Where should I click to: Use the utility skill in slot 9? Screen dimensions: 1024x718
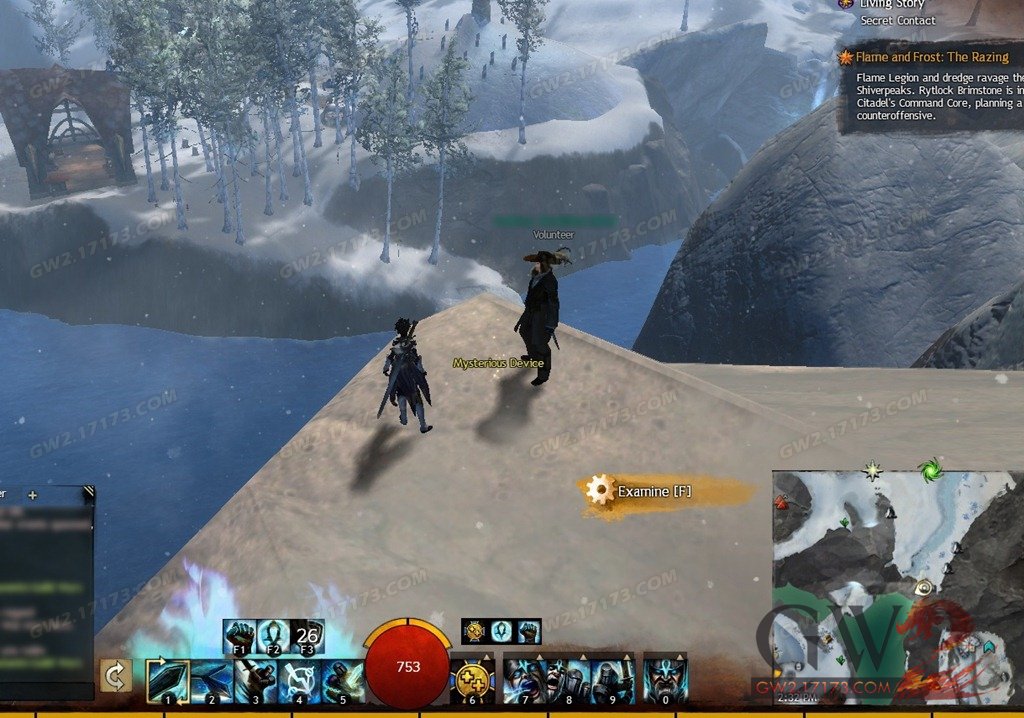(x=612, y=679)
